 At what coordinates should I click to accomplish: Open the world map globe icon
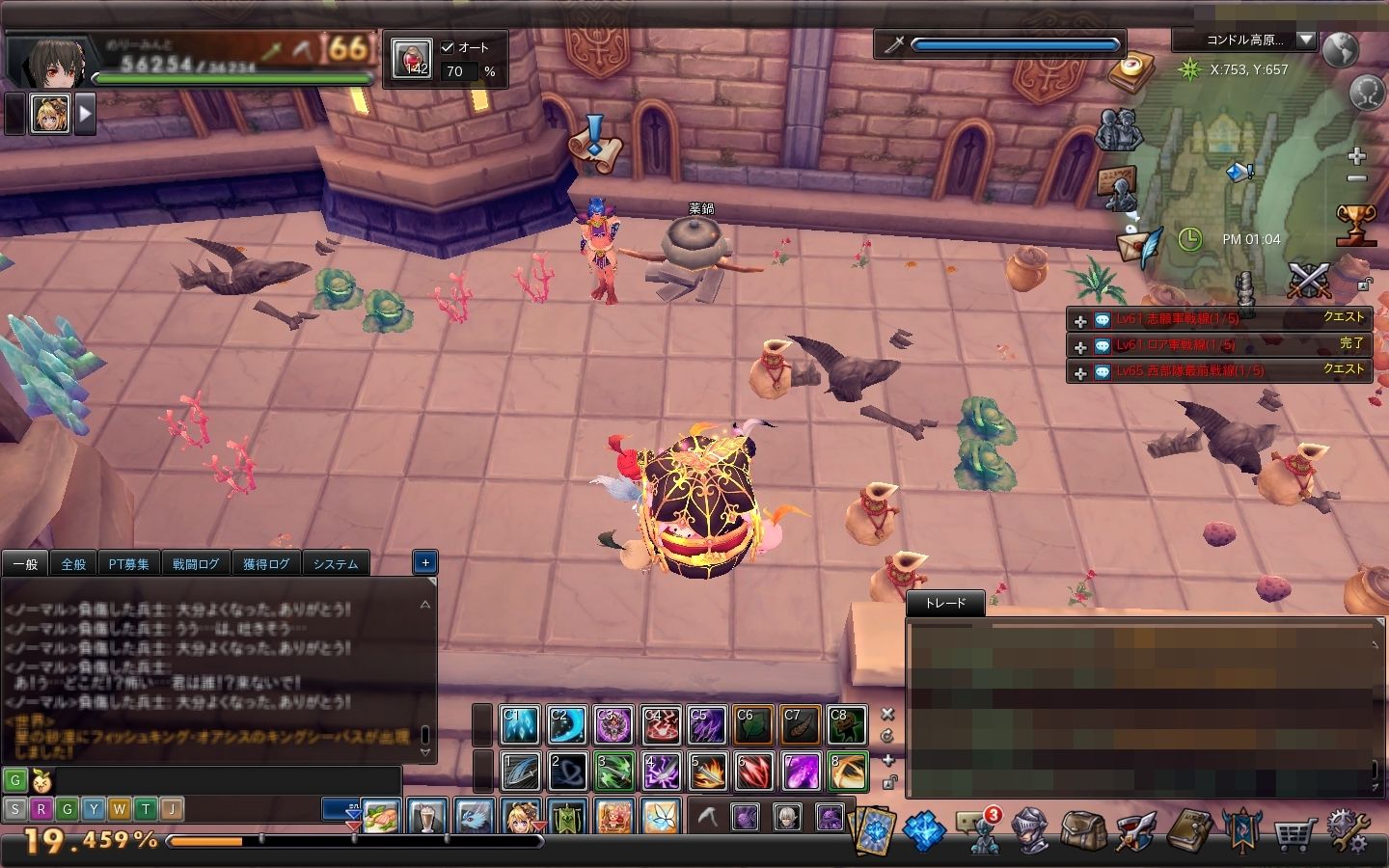[1341, 48]
